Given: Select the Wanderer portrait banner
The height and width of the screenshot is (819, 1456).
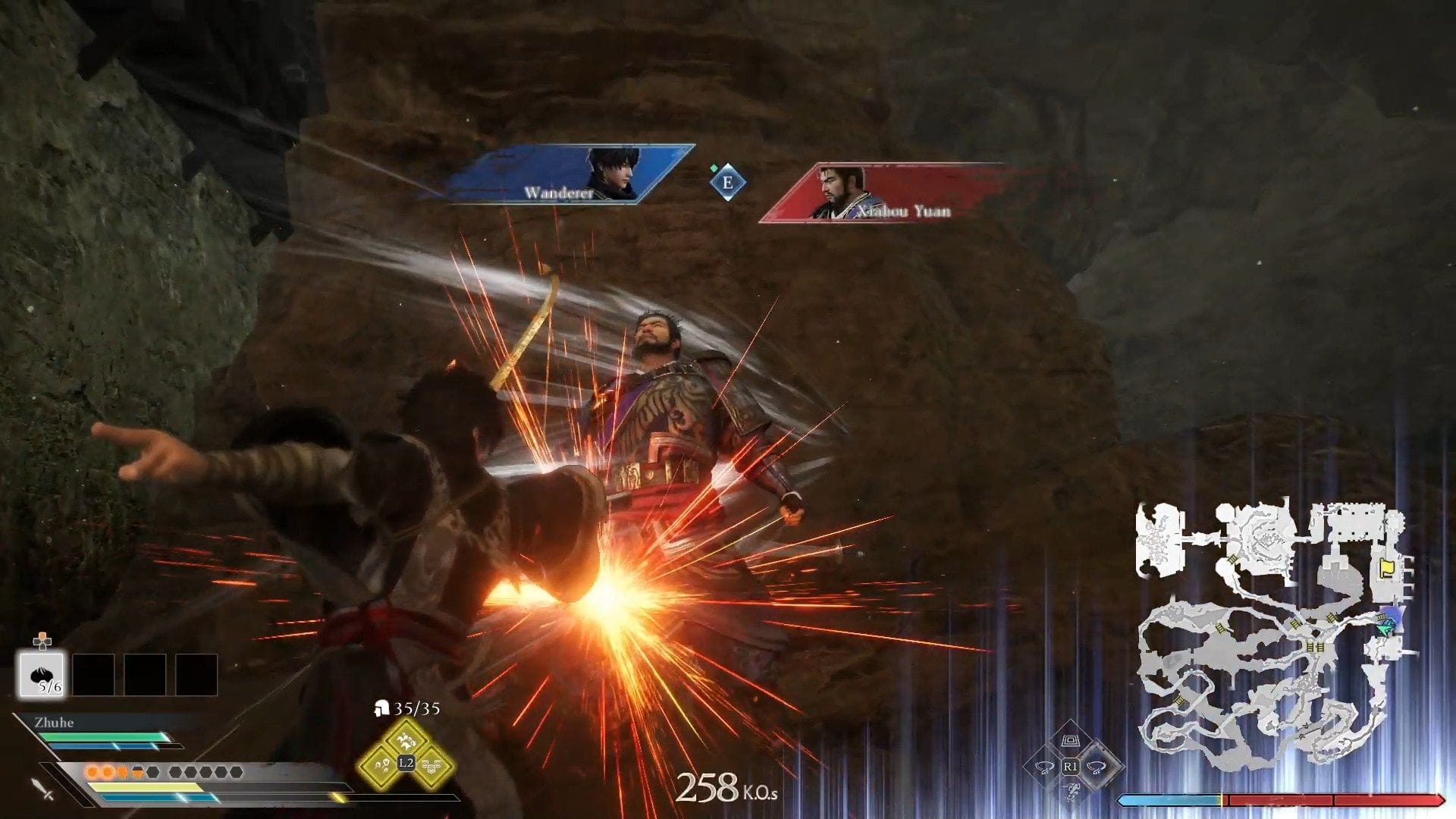Looking at the screenshot, I should click(569, 174).
